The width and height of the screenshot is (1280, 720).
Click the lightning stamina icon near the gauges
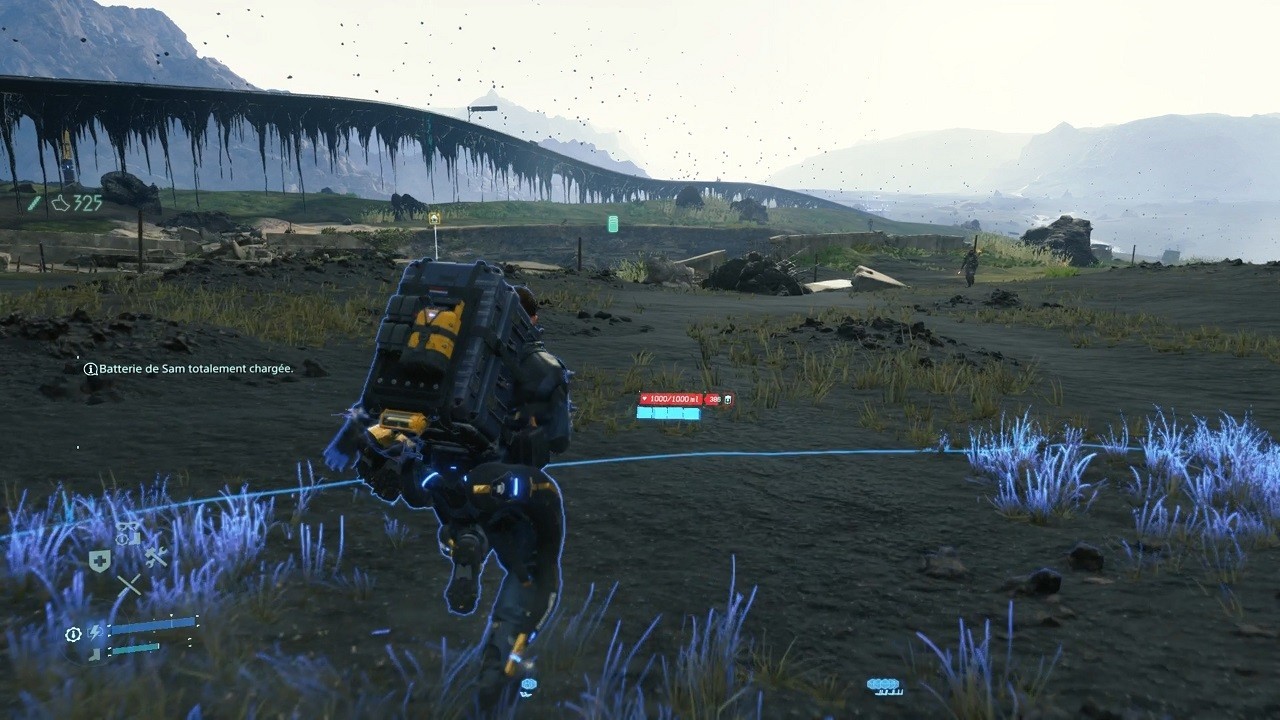point(95,631)
